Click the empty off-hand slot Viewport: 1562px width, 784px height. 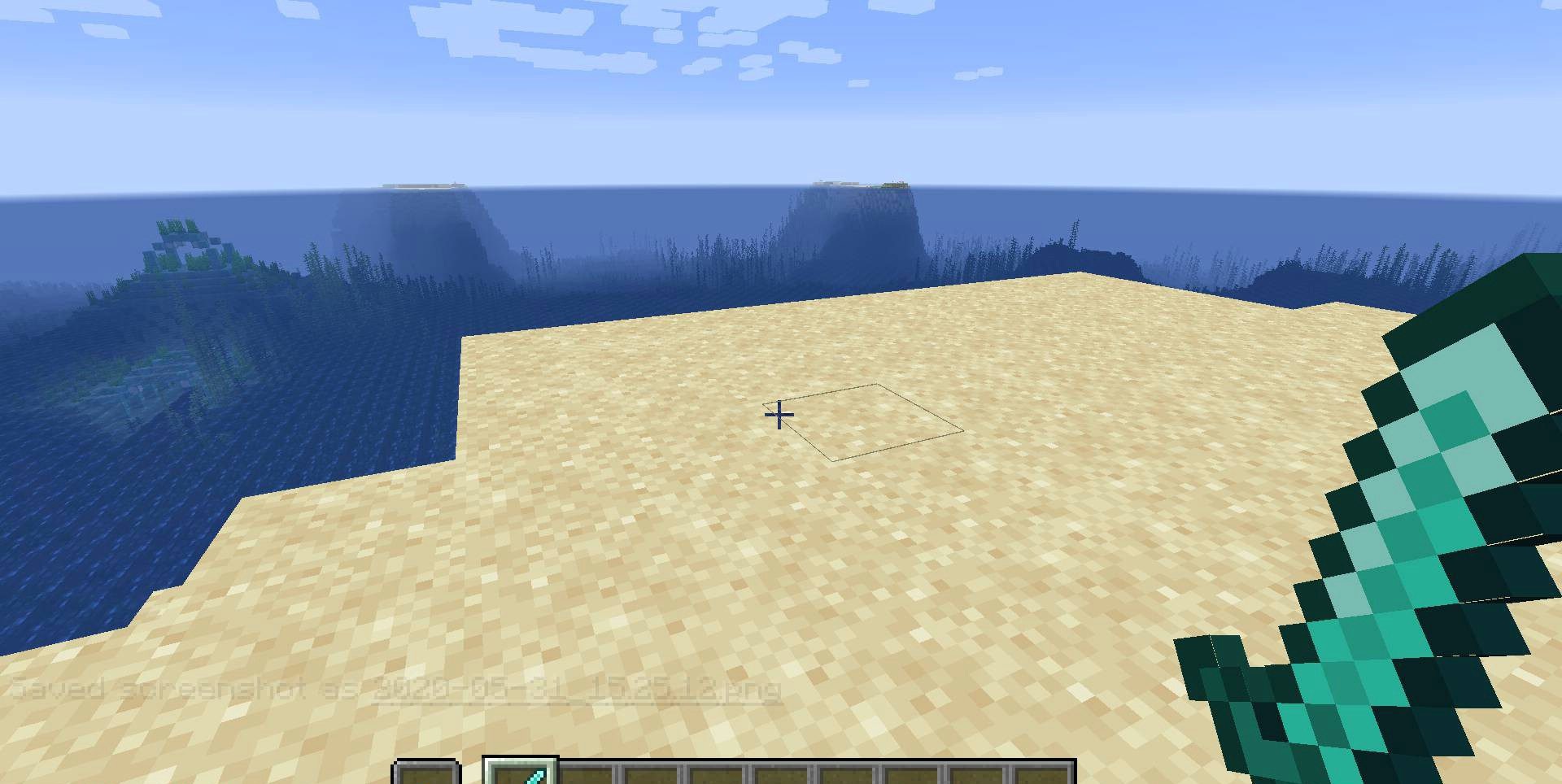click(426, 773)
